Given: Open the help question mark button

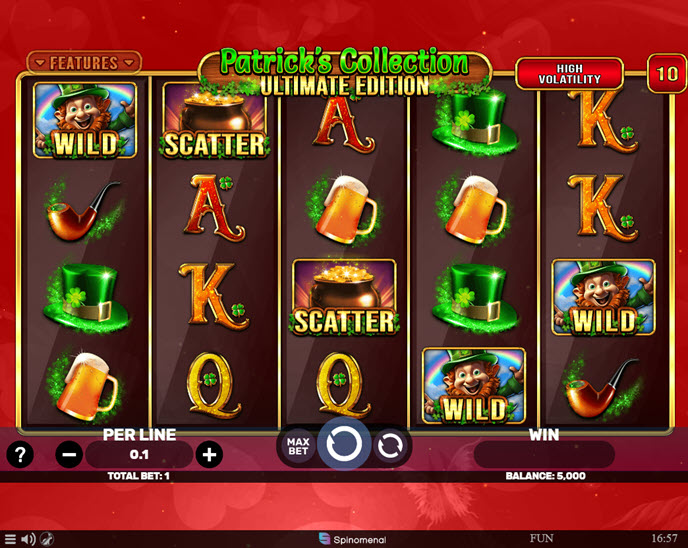Looking at the screenshot, I should pyautogui.click(x=20, y=455).
